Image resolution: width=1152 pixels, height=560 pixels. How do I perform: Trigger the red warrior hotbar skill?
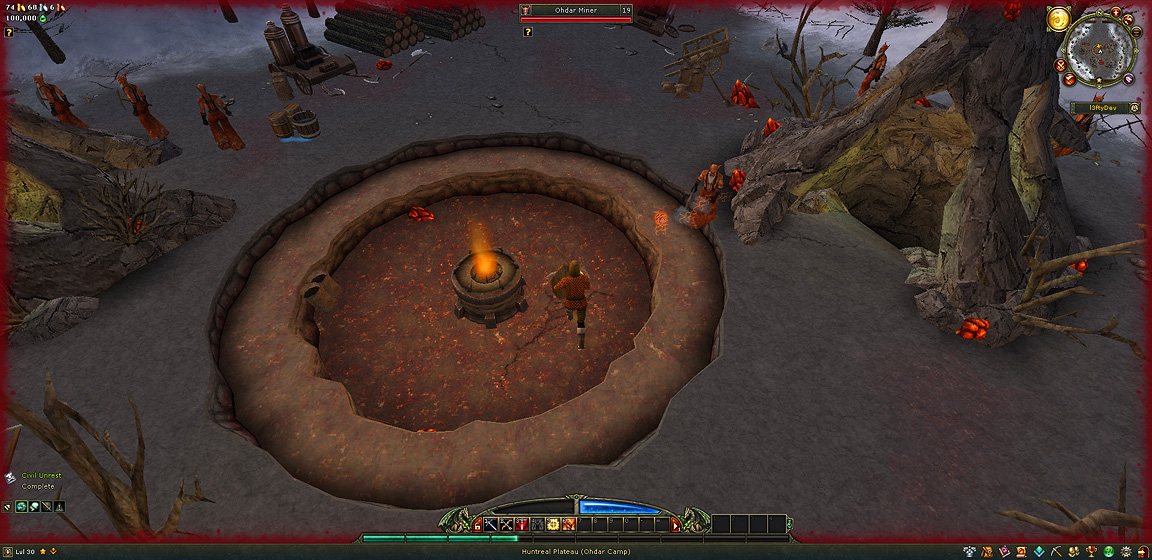click(522, 524)
